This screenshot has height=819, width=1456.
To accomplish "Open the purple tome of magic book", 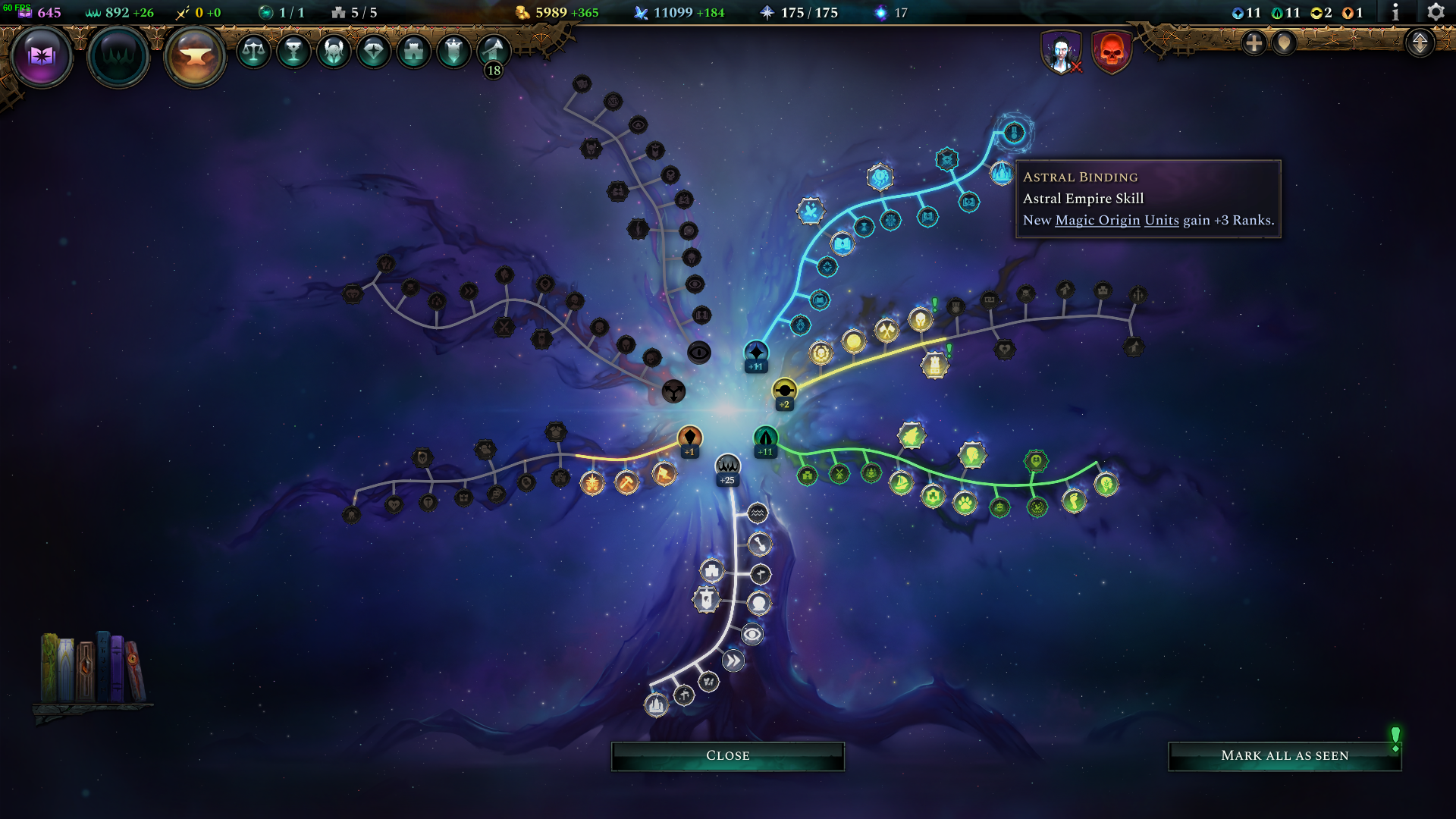I will [43, 54].
